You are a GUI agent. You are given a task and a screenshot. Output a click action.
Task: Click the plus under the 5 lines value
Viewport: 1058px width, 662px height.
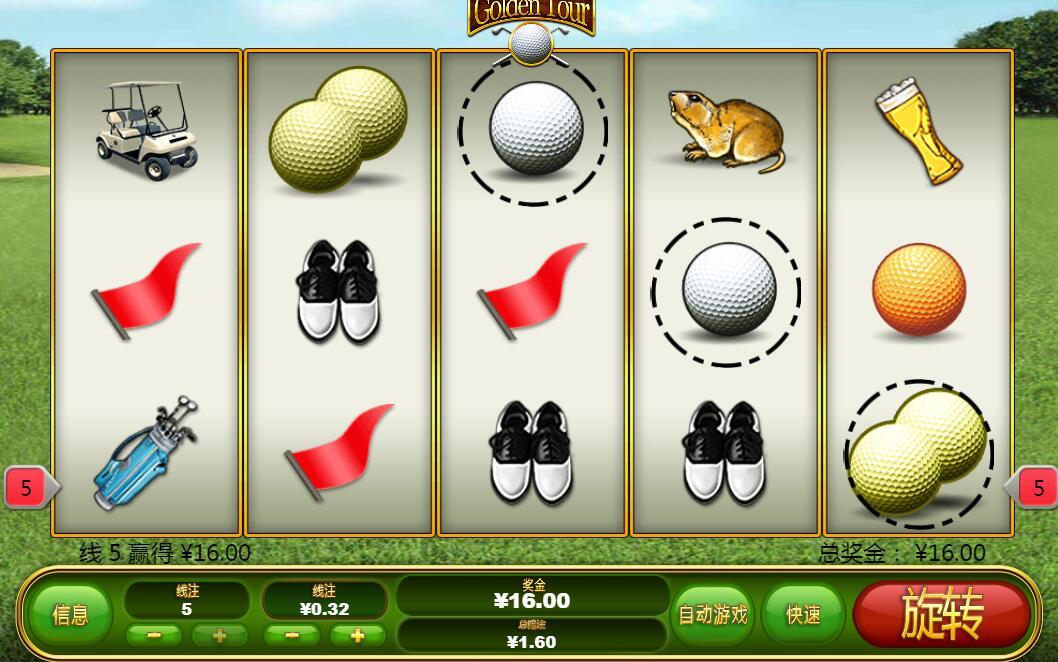pos(219,635)
